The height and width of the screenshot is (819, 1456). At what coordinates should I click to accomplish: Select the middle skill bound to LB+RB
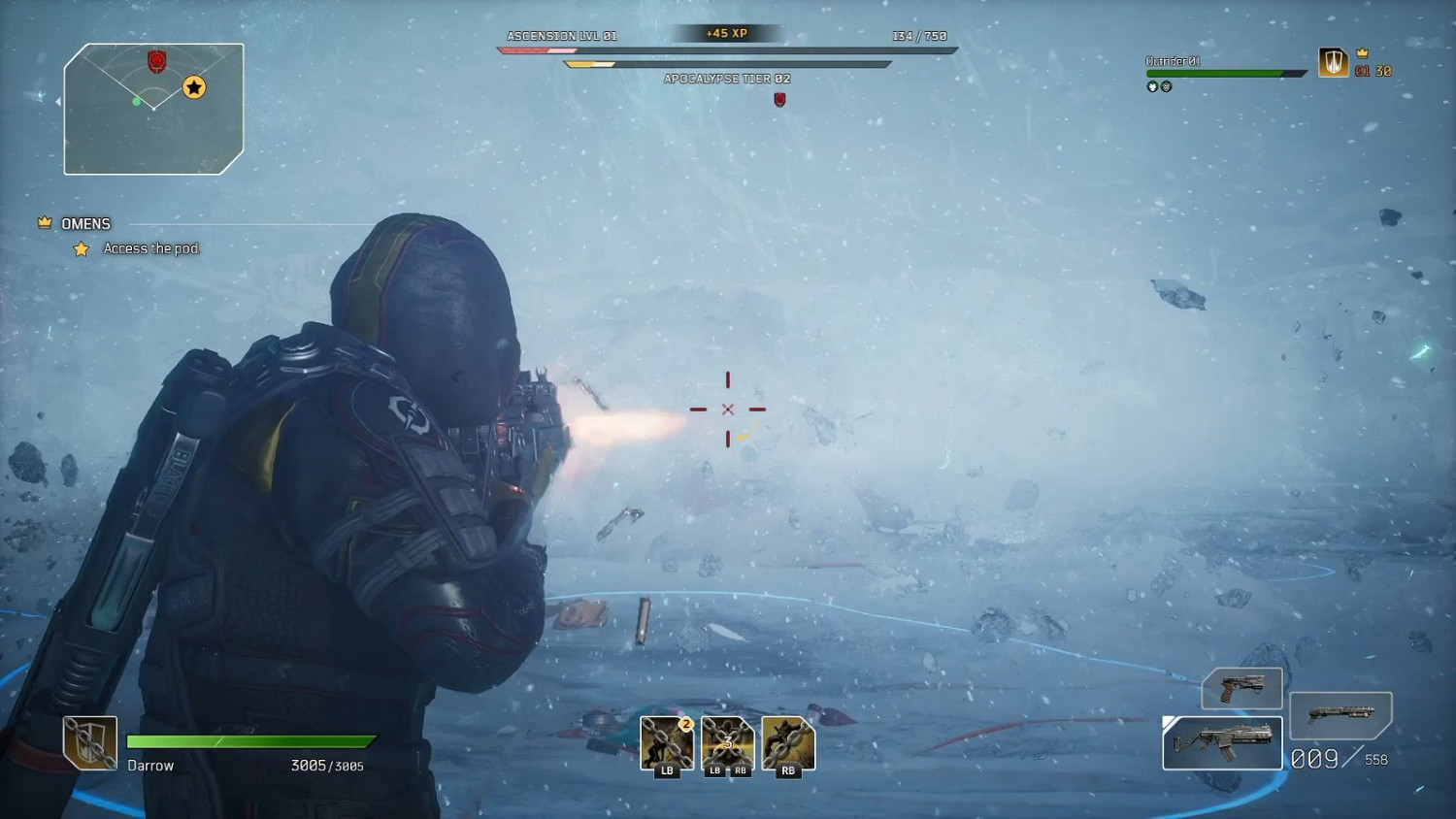click(727, 742)
